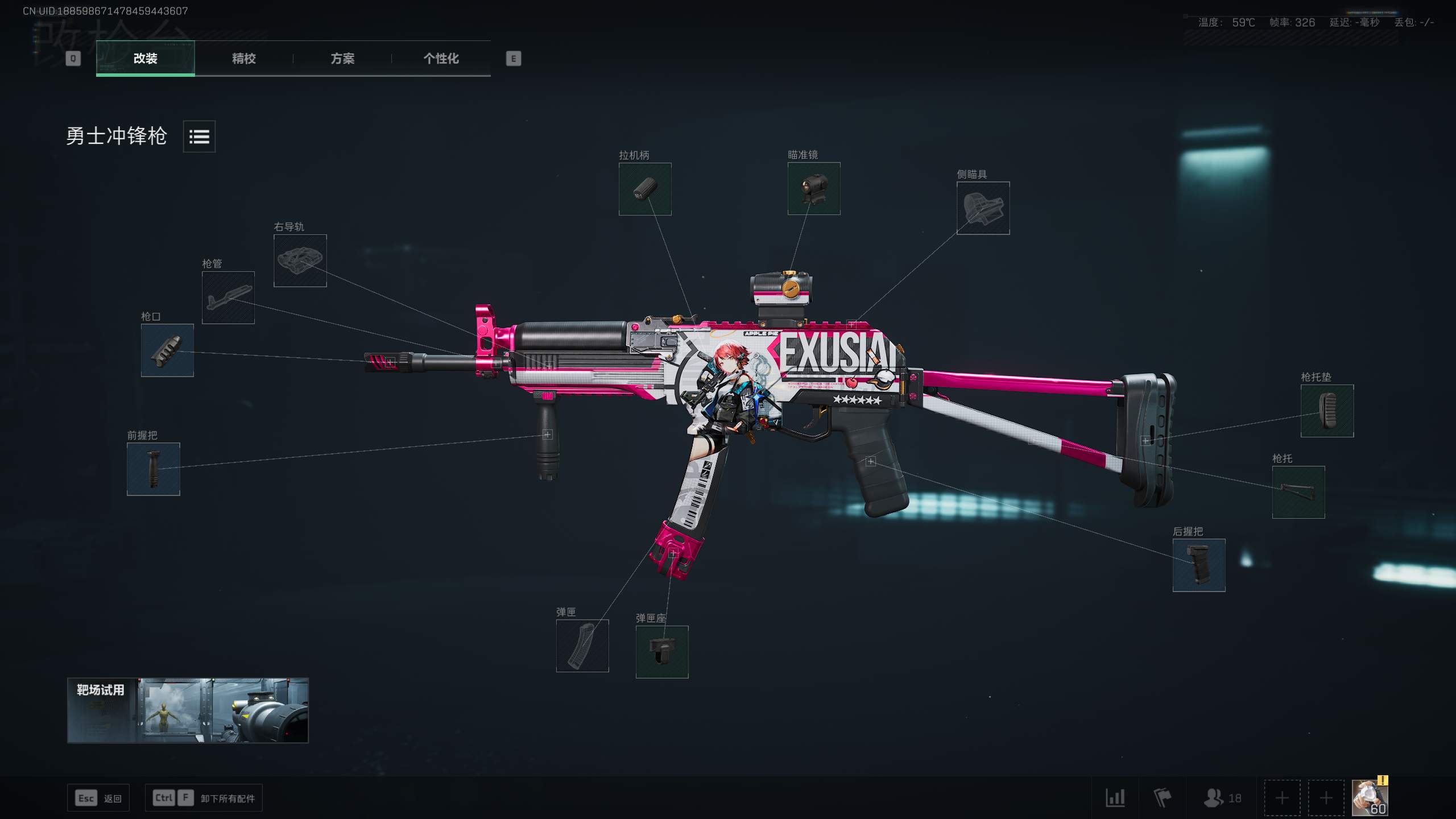Open the 方案 tab

[x=342, y=59]
